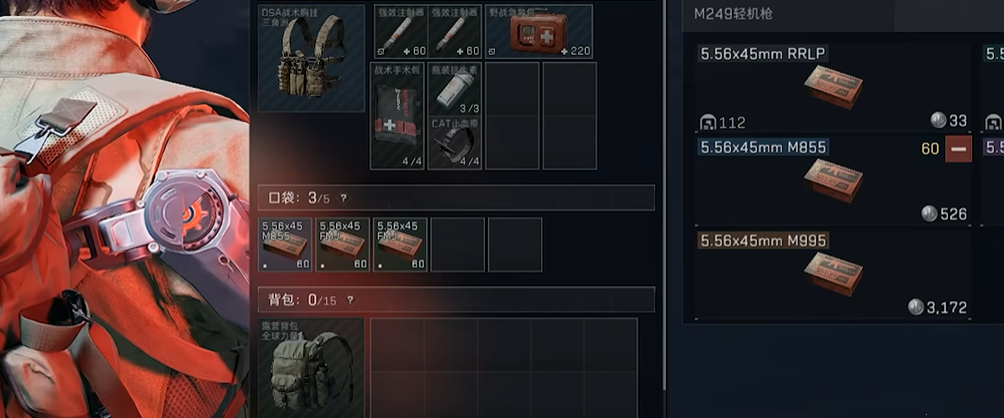Viewport: 1004px width, 418px height.
Task: Select the CAT tourniquet slot
Action: tap(455, 142)
